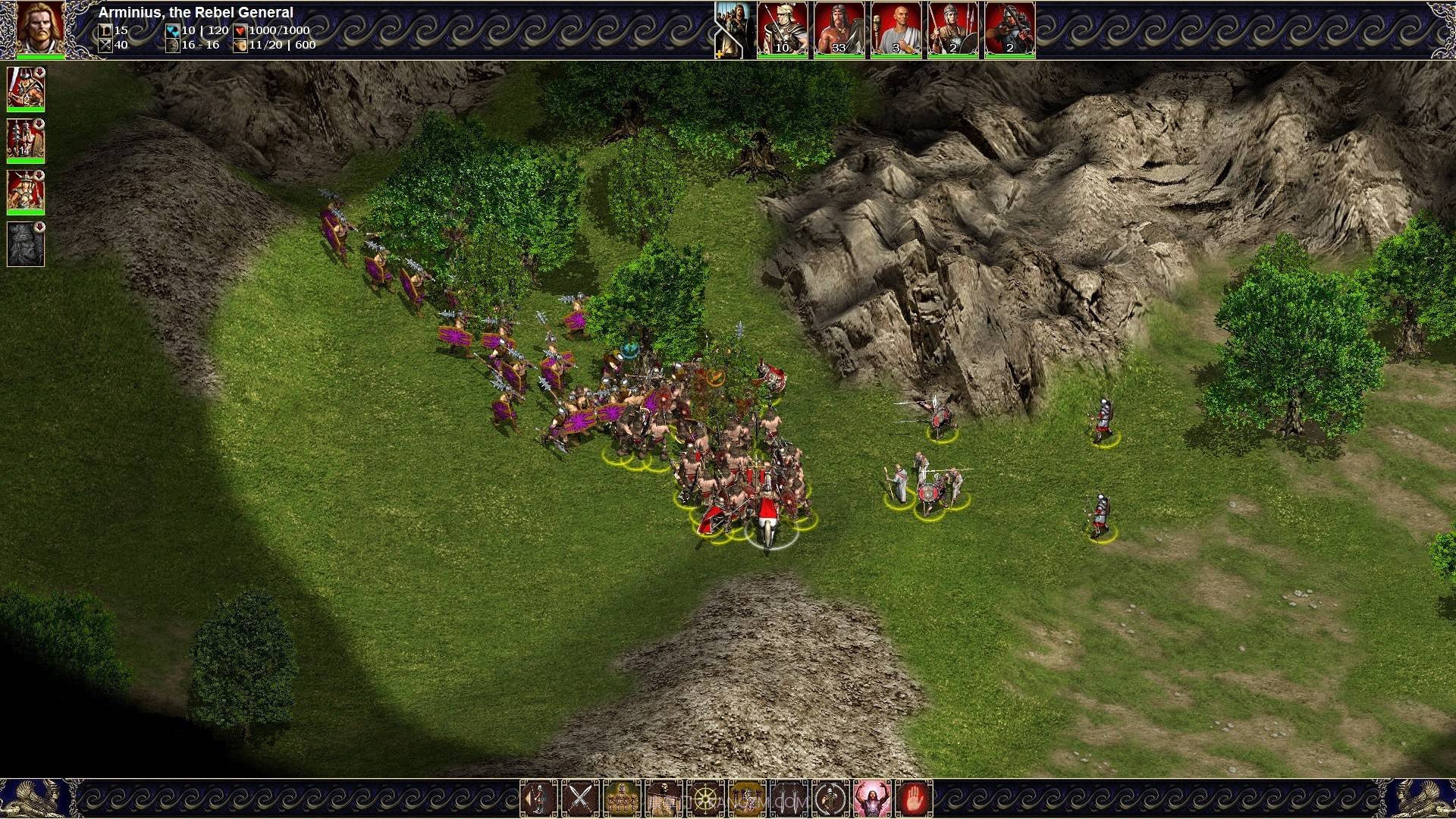Select the Roman officer group of 10

coord(782,29)
